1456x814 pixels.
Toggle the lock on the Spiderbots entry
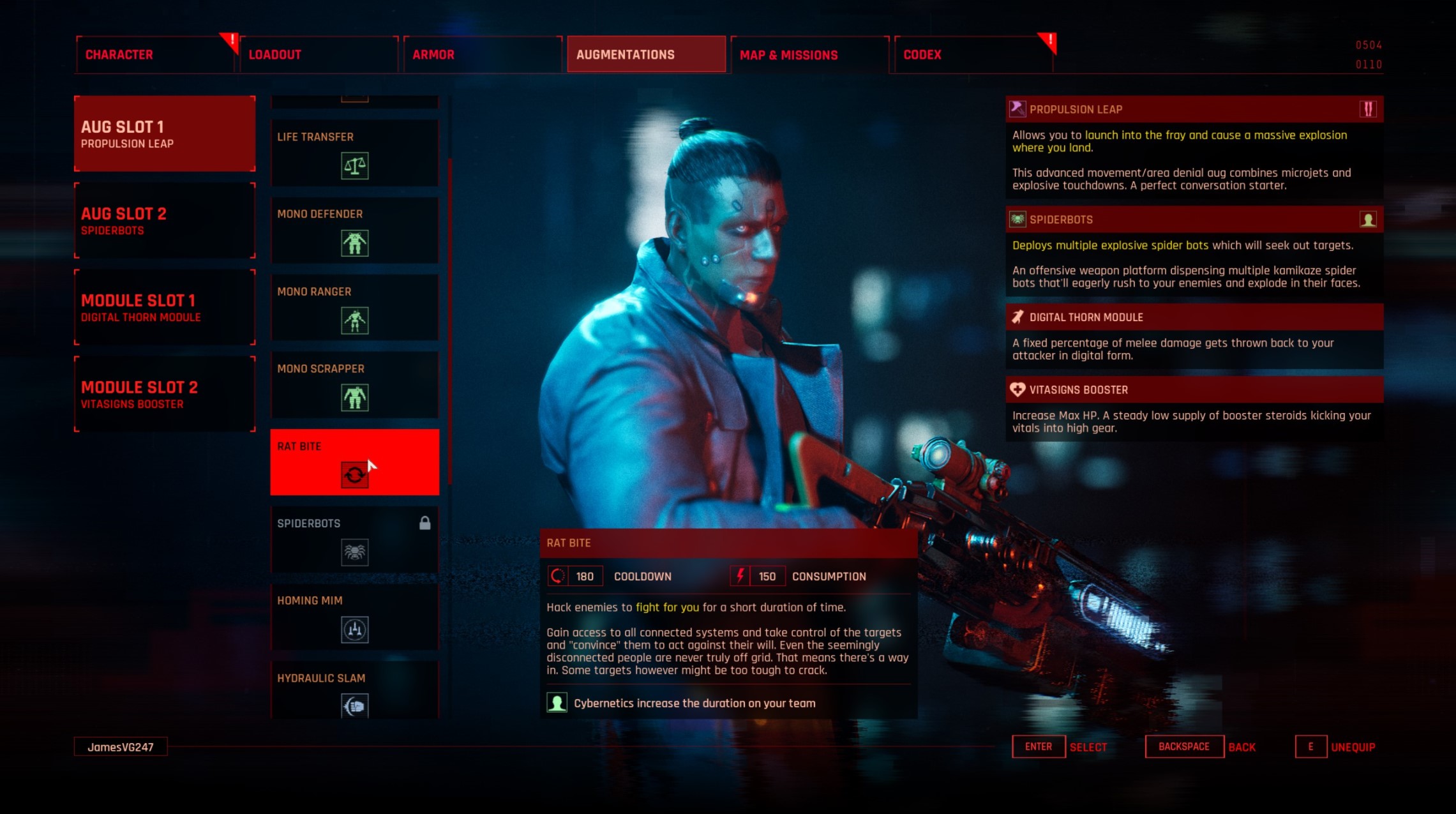426,523
